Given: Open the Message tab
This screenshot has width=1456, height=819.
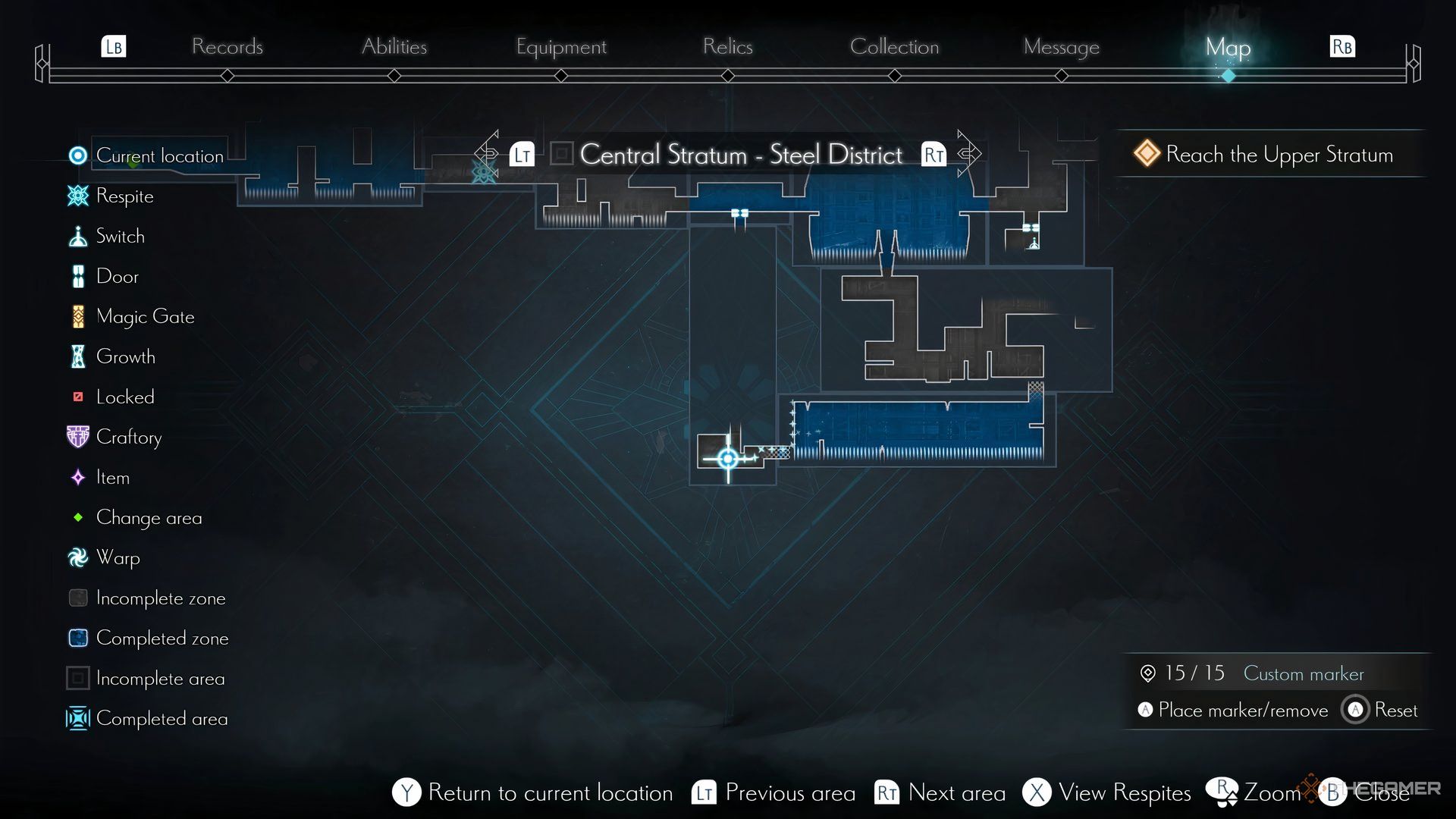Looking at the screenshot, I should 1061,47.
